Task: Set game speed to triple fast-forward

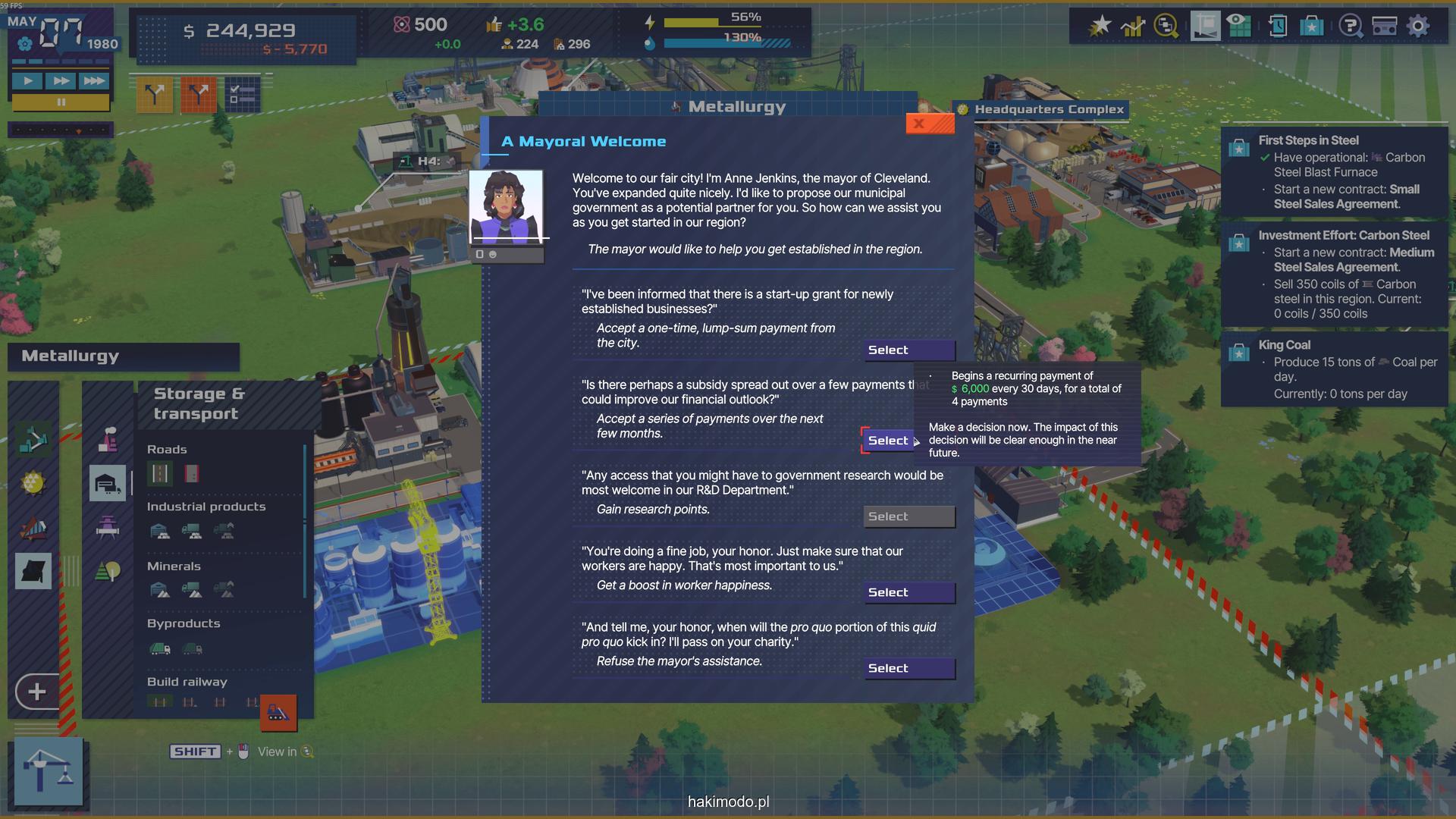Action: (x=93, y=81)
